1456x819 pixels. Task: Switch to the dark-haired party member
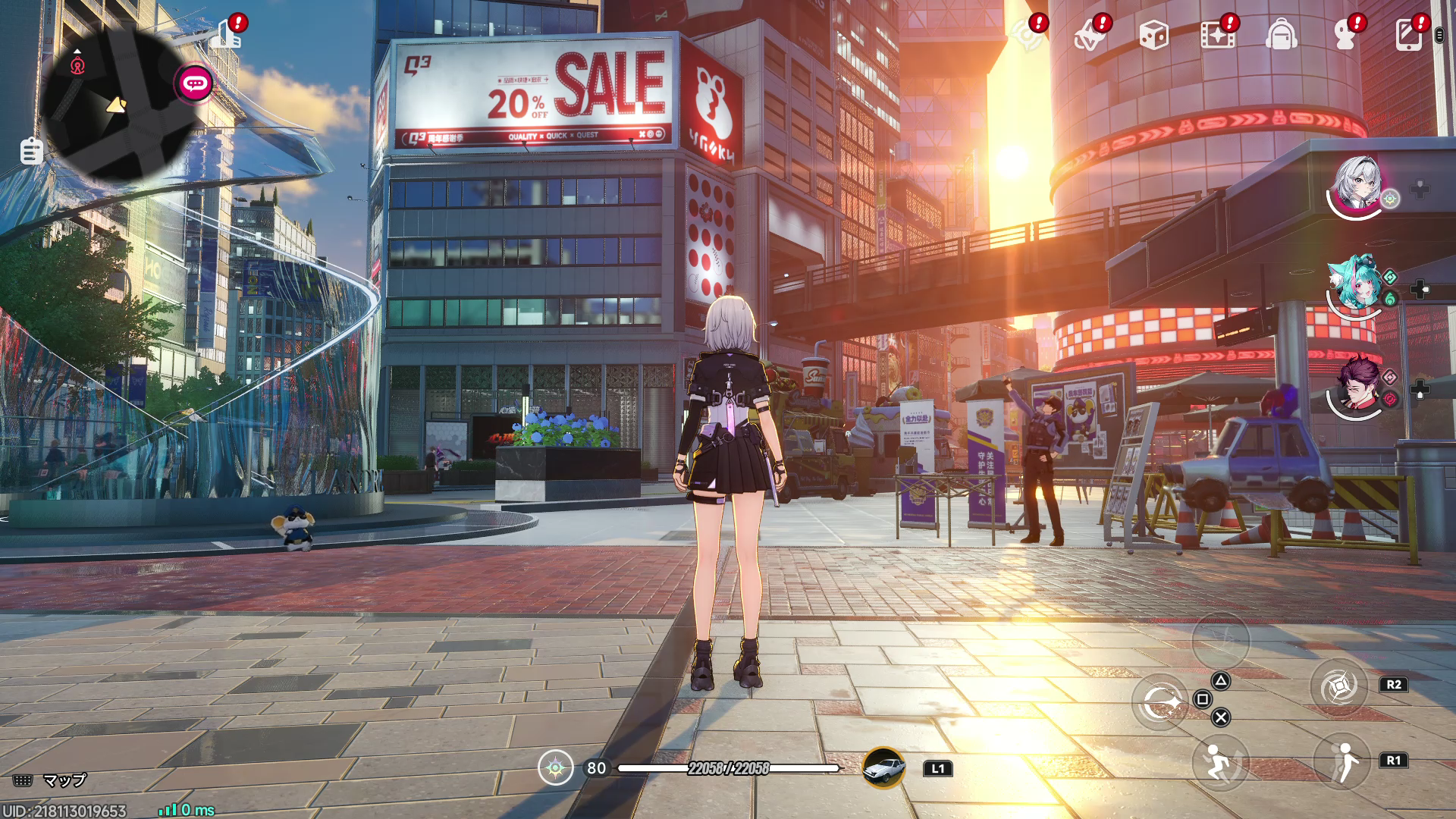point(1357,385)
